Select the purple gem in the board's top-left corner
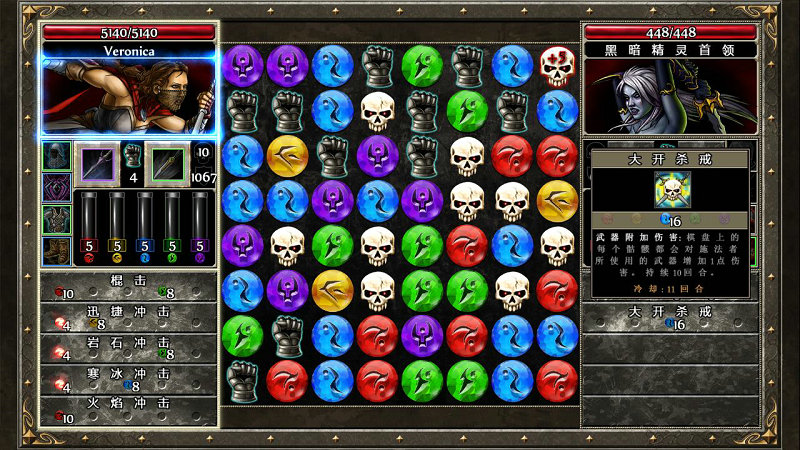The width and height of the screenshot is (800, 450). (x=241, y=66)
